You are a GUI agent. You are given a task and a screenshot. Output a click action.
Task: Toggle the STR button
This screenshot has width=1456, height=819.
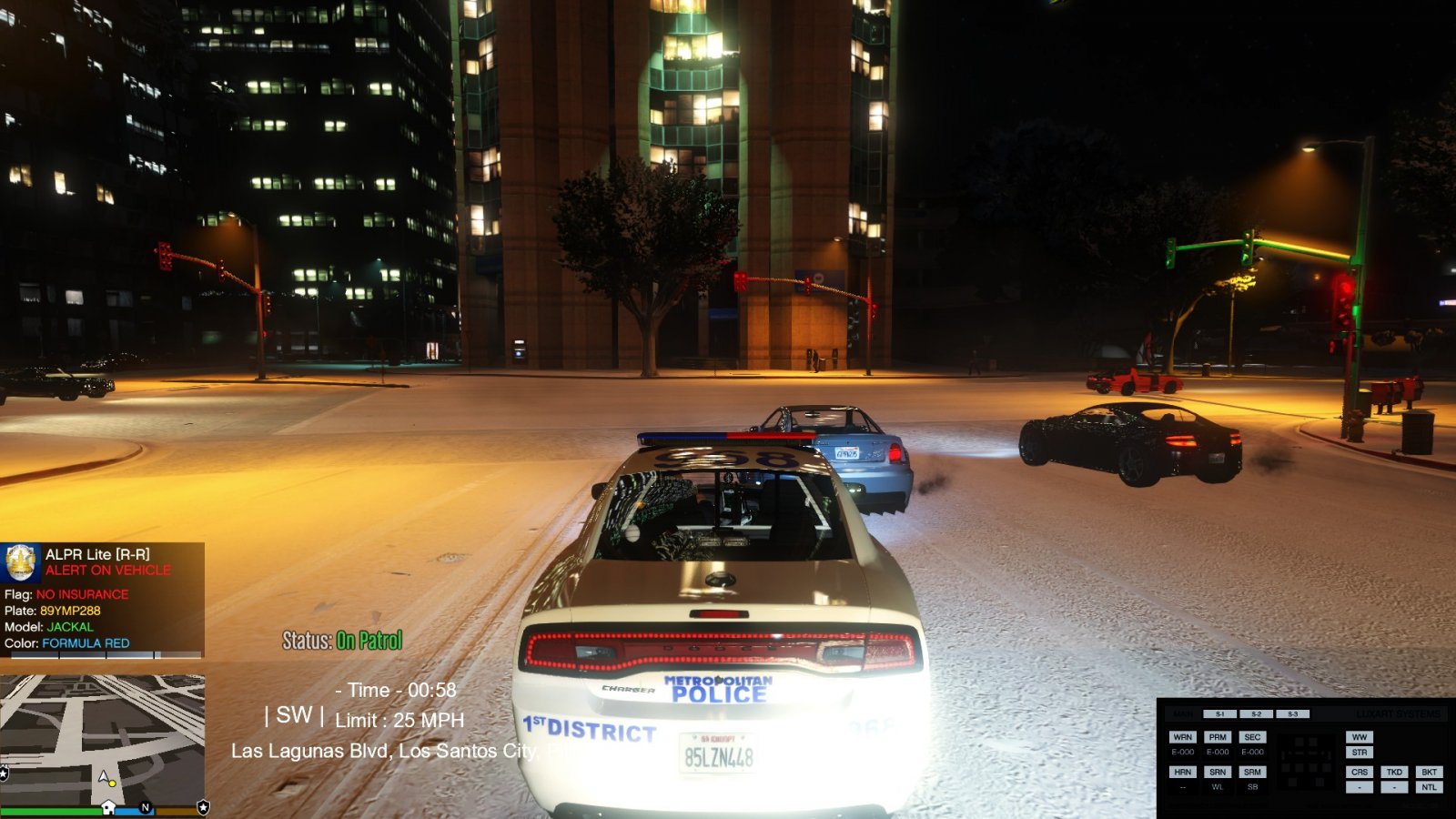pos(1360,753)
